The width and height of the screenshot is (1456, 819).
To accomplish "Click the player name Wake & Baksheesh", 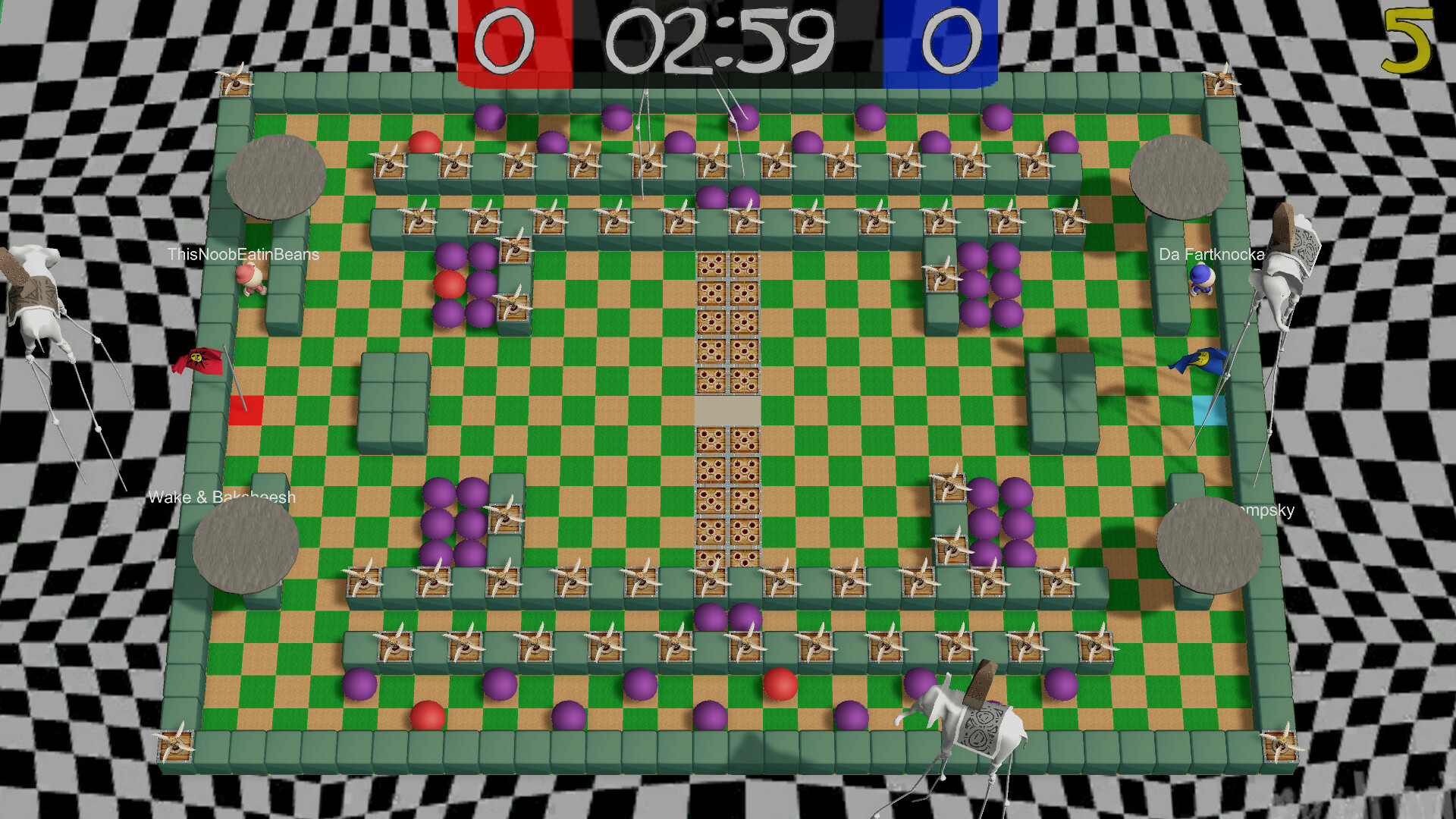I will pos(222,498).
